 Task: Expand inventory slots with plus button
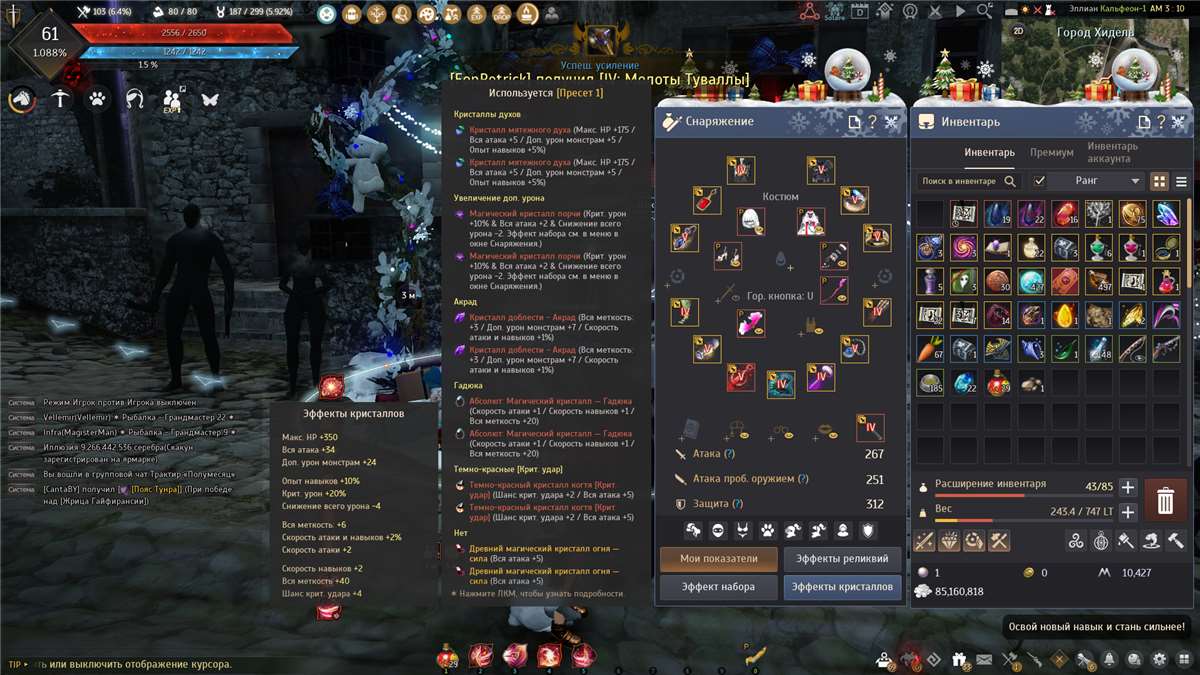click(1127, 487)
